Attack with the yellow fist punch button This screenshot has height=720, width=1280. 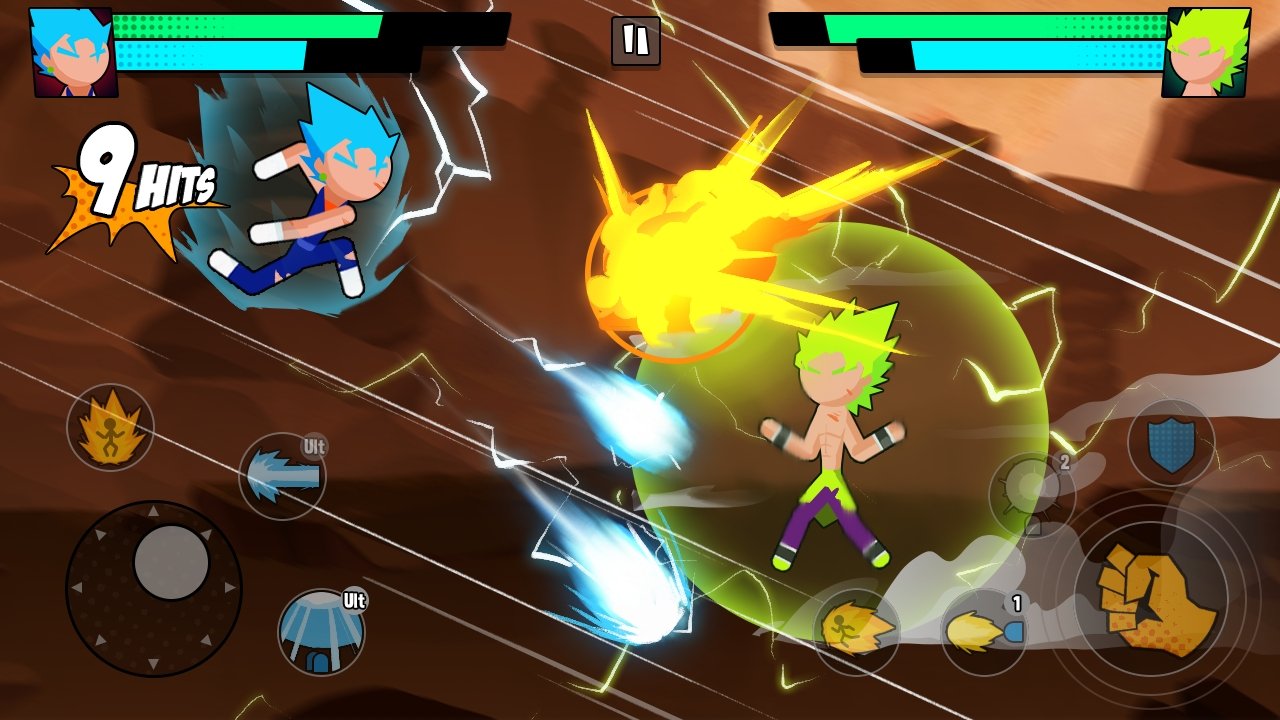point(1151,597)
